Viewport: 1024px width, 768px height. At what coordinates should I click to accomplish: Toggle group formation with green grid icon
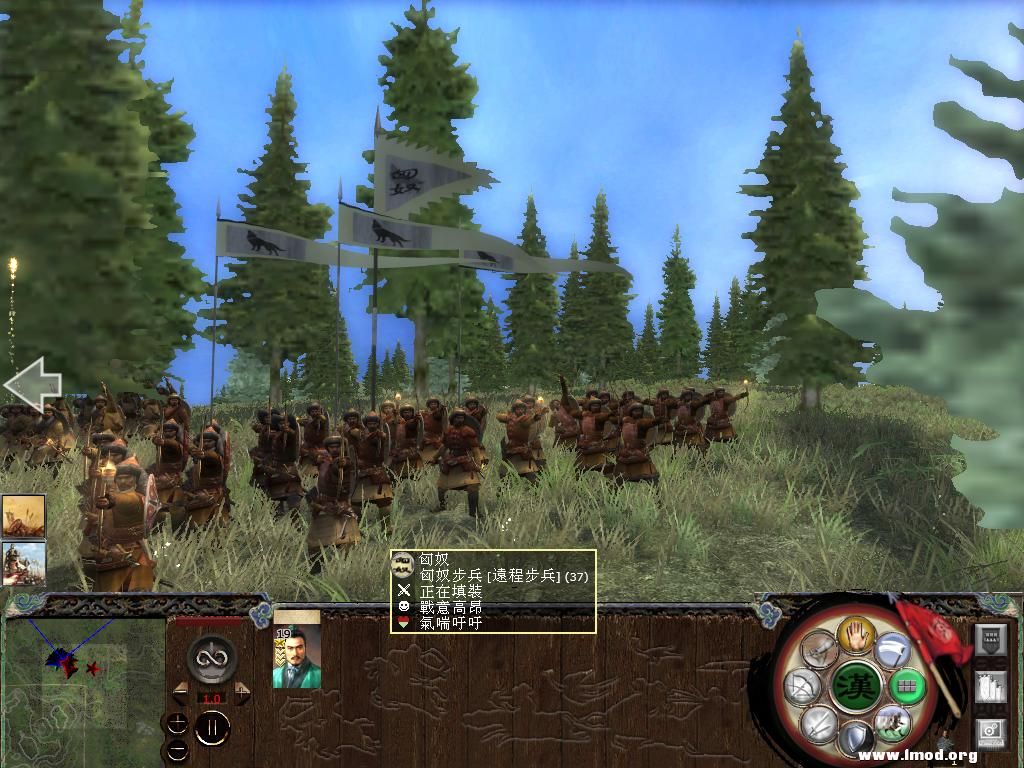click(x=906, y=686)
